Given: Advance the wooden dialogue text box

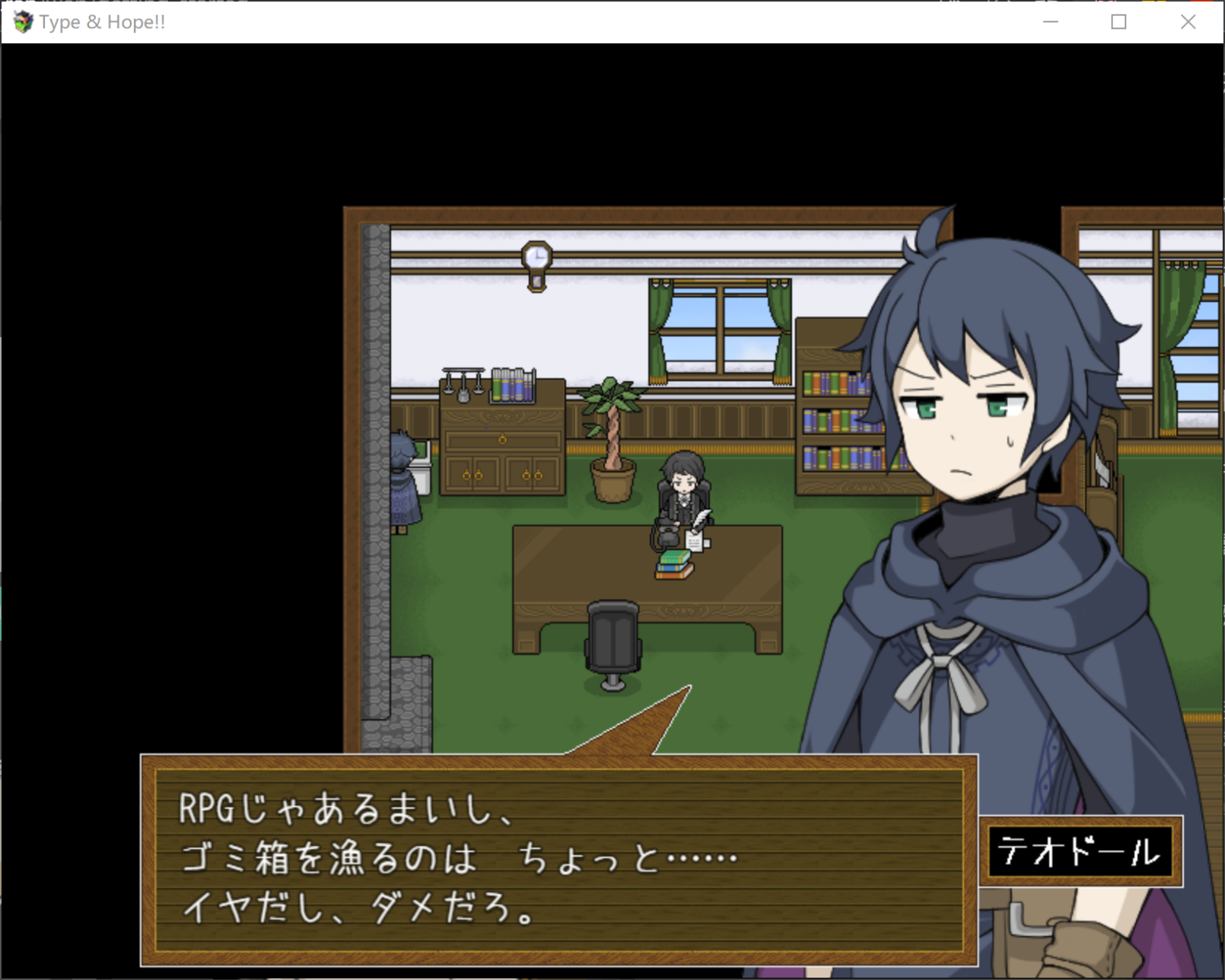Looking at the screenshot, I should click(x=559, y=860).
